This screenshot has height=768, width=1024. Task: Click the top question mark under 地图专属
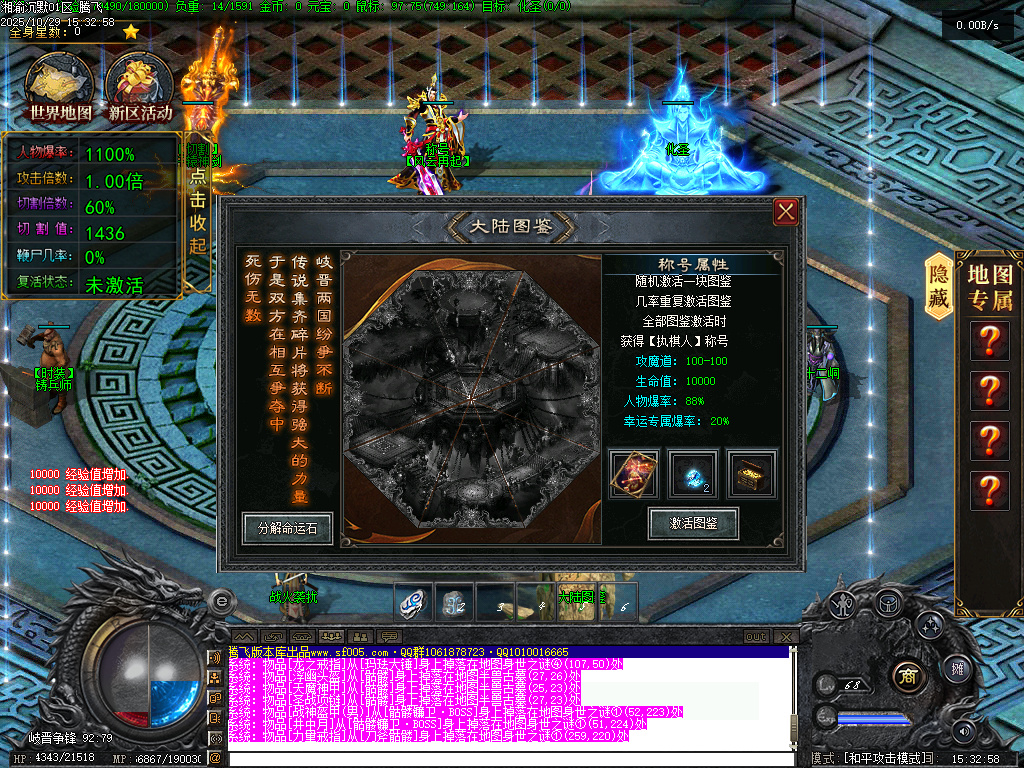tap(990, 341)
